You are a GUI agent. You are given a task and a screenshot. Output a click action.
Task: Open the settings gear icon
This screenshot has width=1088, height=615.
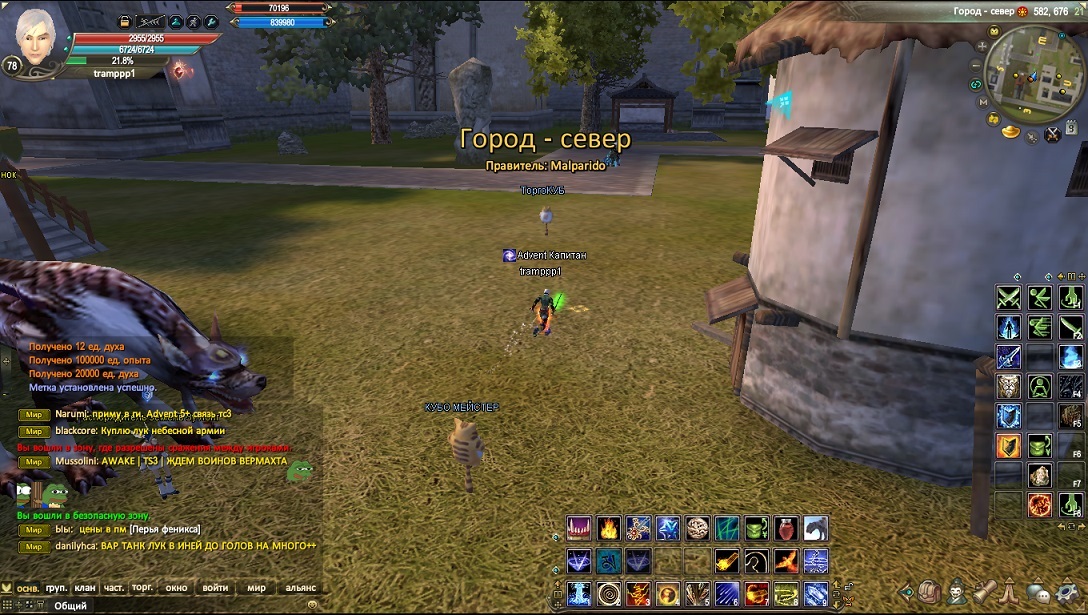click(x=1068, y=592)
